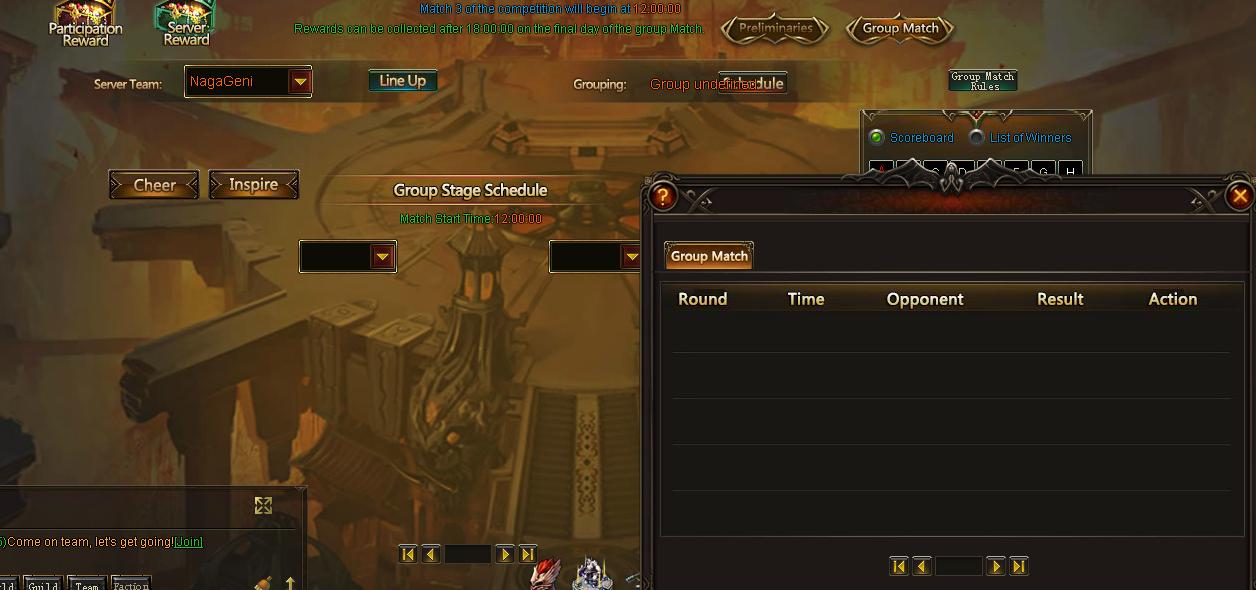Click the Inspire button
The image size is (1256, 590).
point(253,185)
